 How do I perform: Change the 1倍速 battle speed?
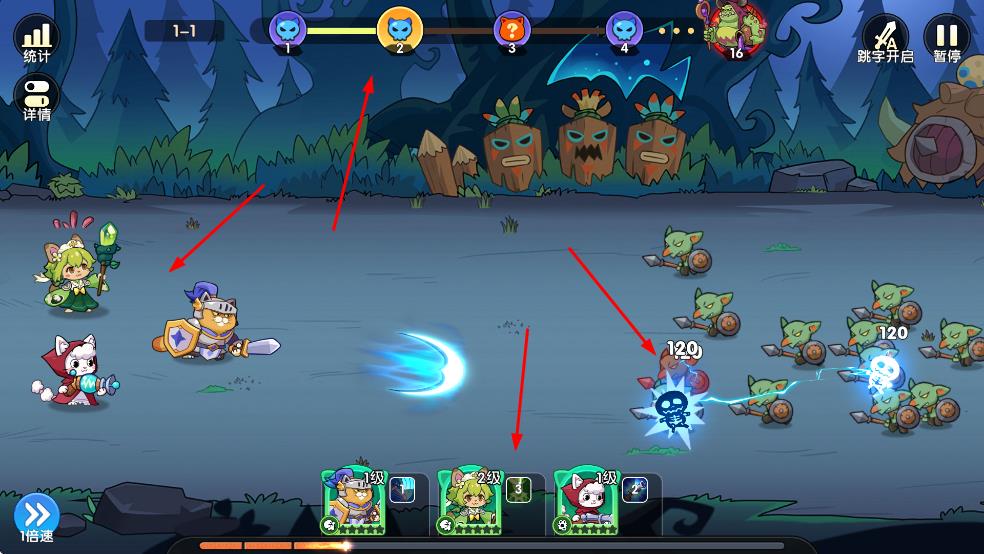[37, 517]
